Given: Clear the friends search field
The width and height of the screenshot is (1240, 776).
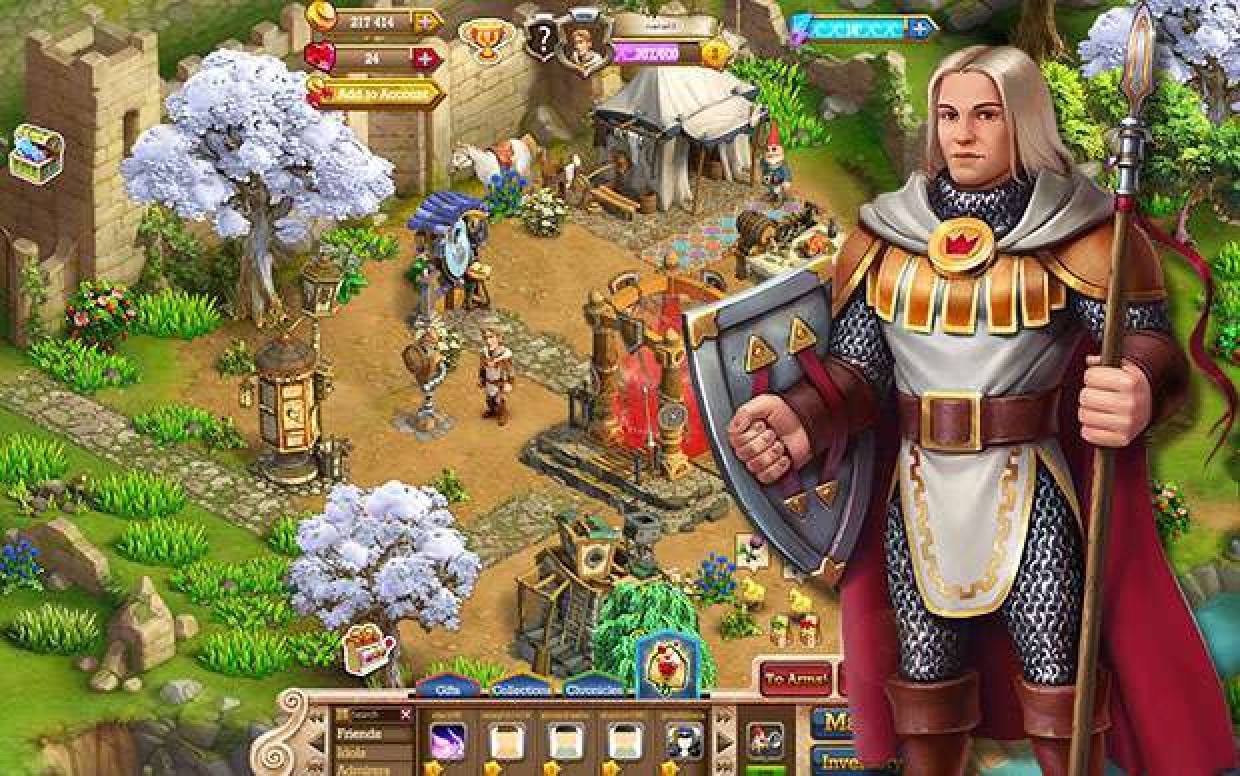Looking at the screenshot, I should 405,714.
